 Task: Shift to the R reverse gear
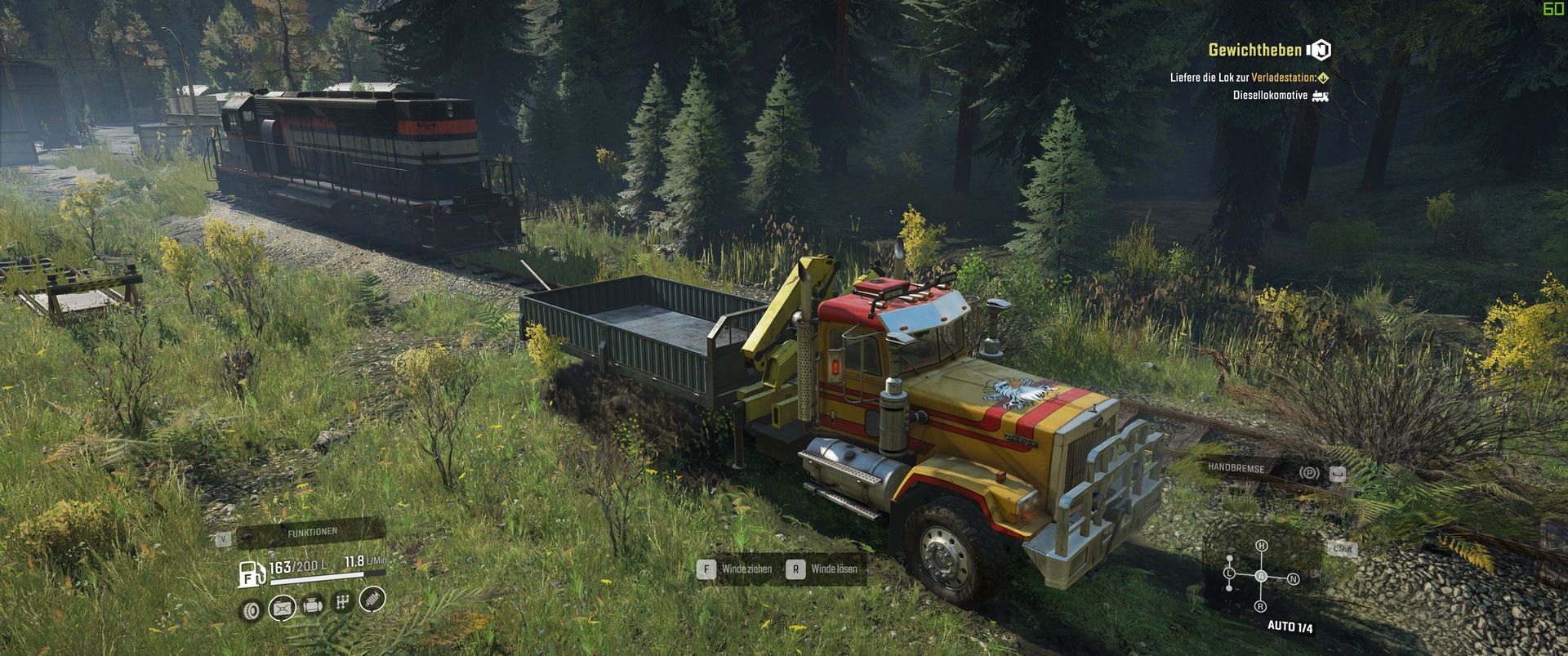click(1261, 606)
